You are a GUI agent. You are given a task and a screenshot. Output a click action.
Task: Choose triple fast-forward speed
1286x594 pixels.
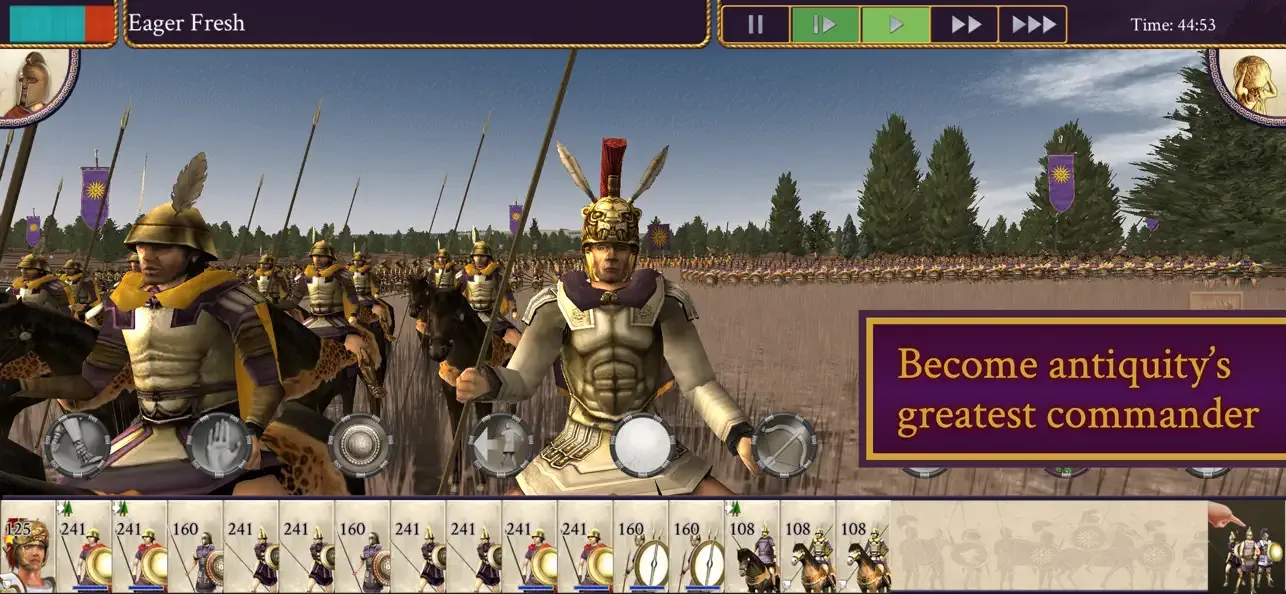(1032, 25)
